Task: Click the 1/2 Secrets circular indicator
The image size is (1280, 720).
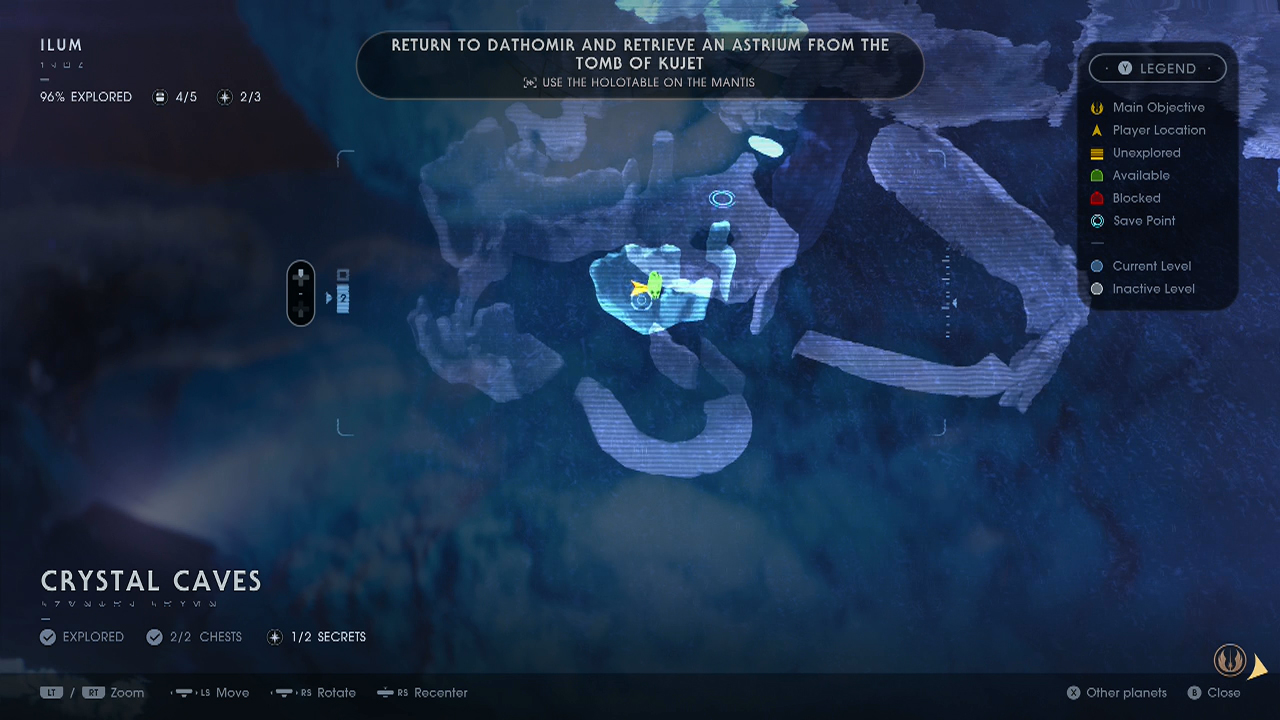Action: coord(275,637)
